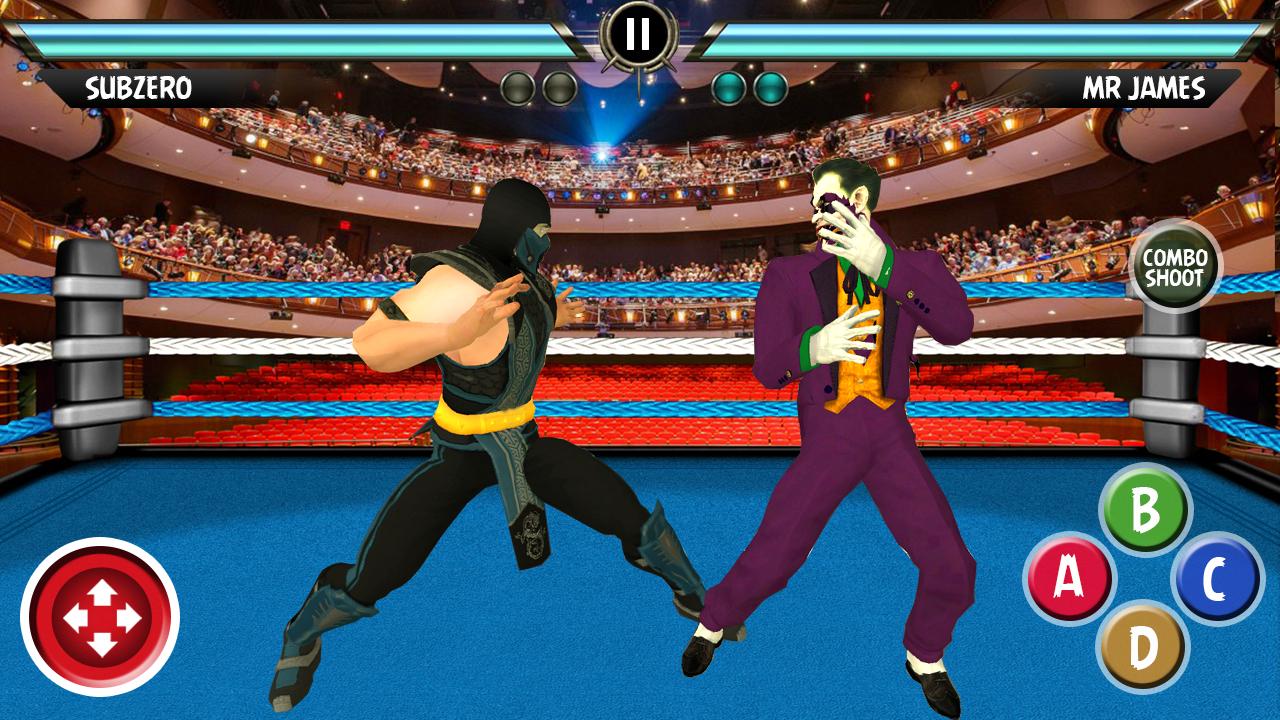The image size is (1280, 720).
Task: Click the MR JAMES name plate
Action: click(x=1140, y=89)
